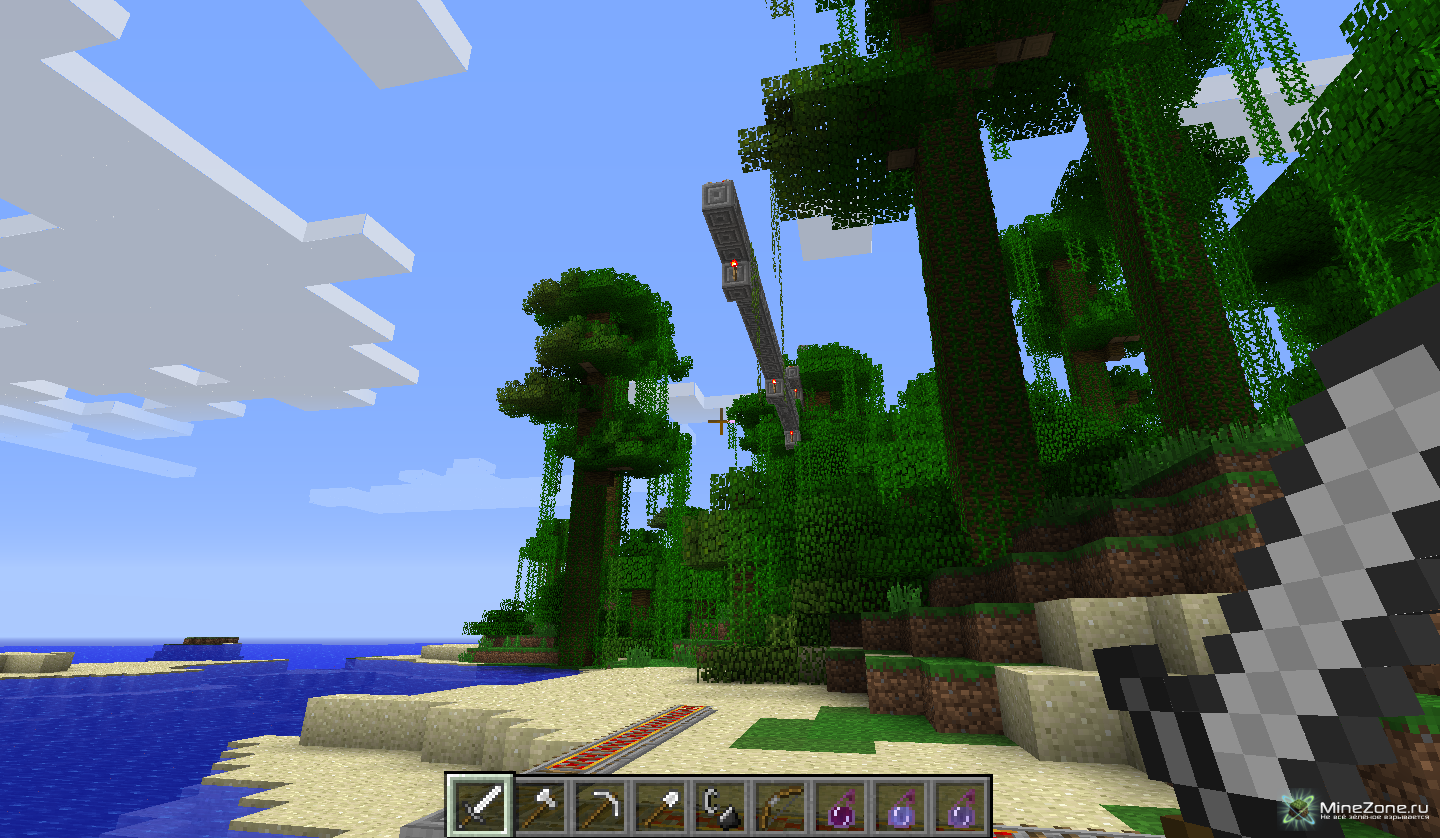Select the iron shovel slot

(661, 805)
